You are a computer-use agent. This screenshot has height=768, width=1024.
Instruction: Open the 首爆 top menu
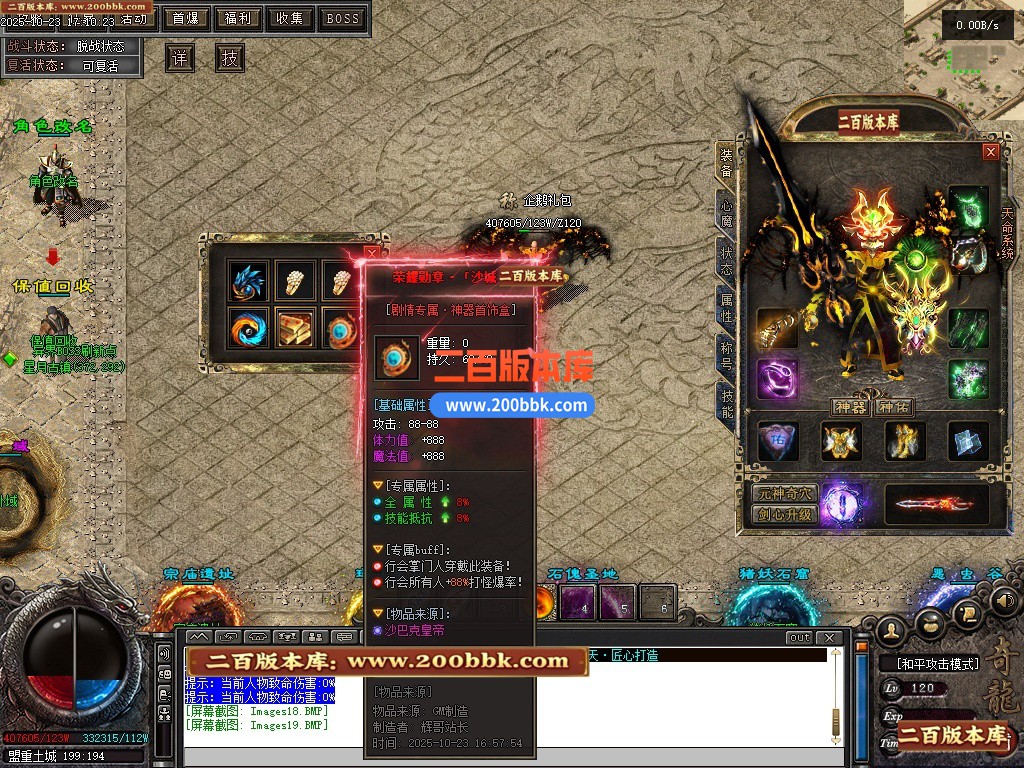point(184,18)
